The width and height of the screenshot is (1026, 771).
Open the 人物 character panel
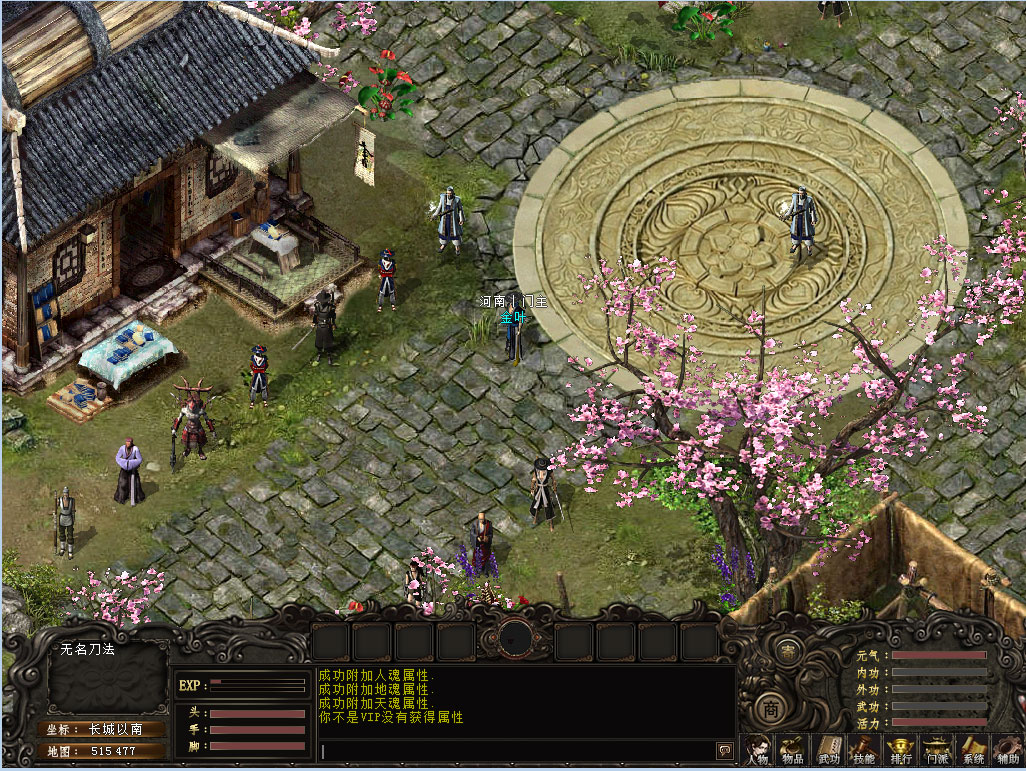click(x=757, y=751)
